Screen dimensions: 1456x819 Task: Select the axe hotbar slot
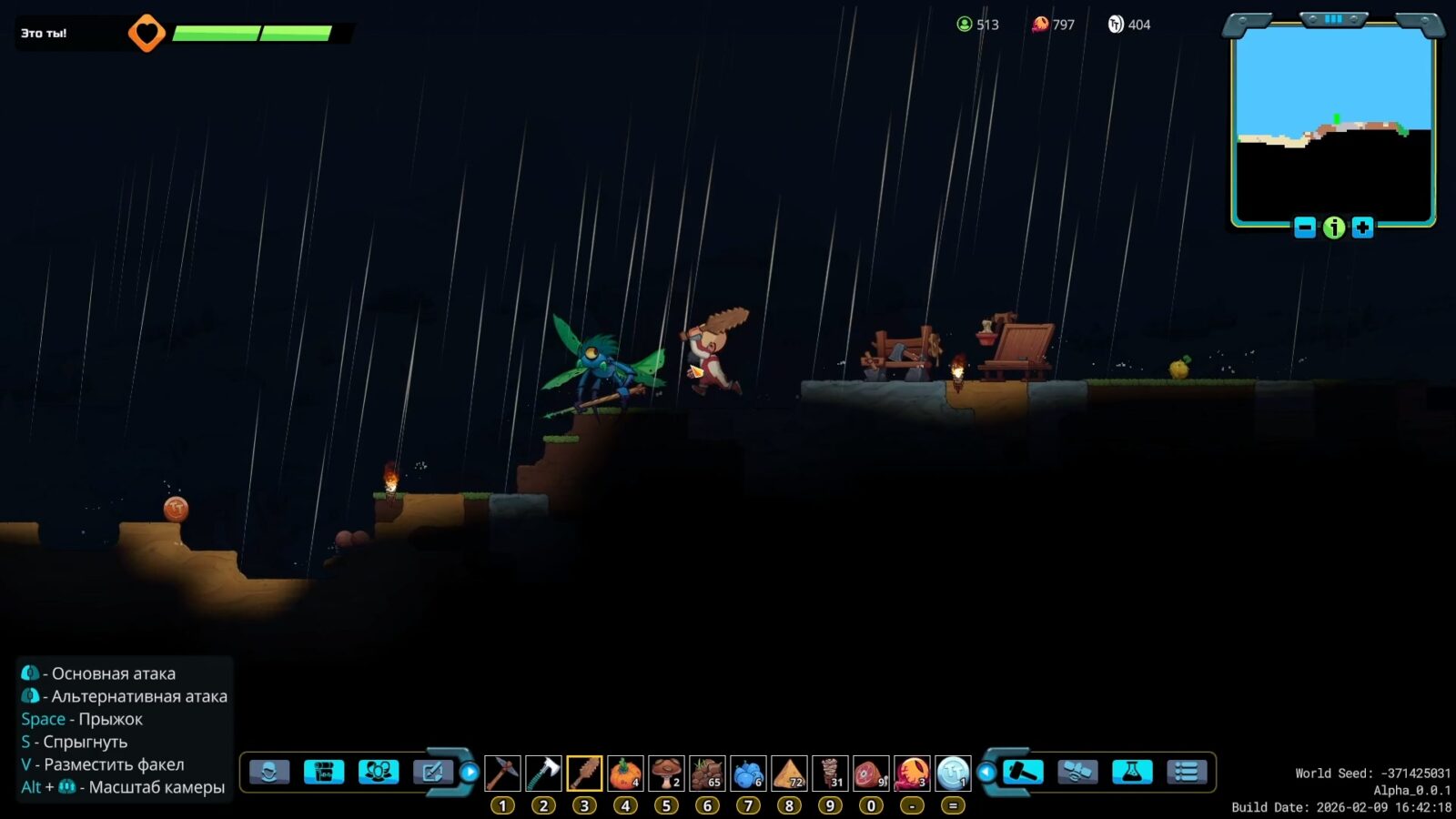coord(543,773)
